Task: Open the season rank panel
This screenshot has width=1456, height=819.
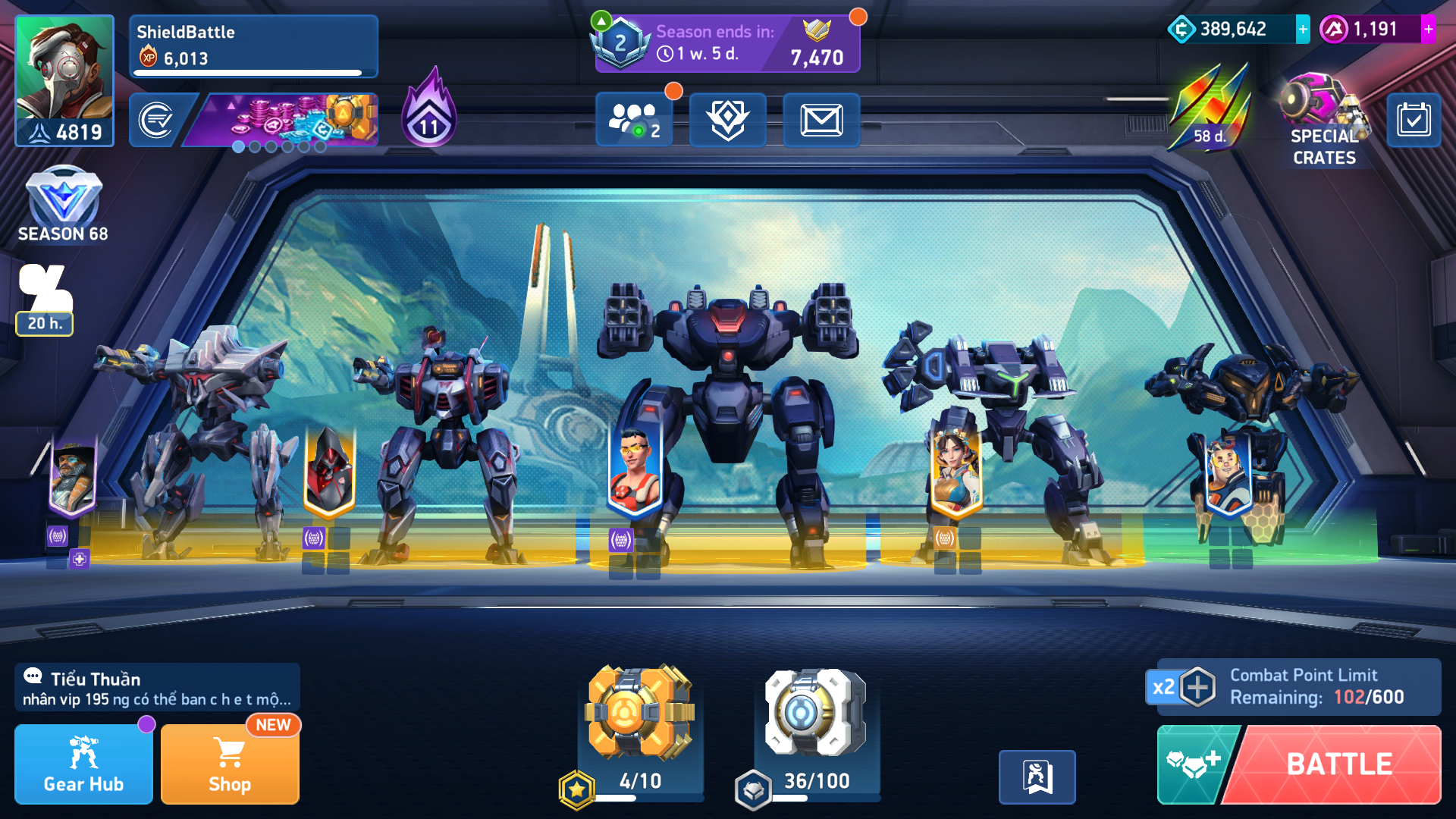Action: (726, 43)
